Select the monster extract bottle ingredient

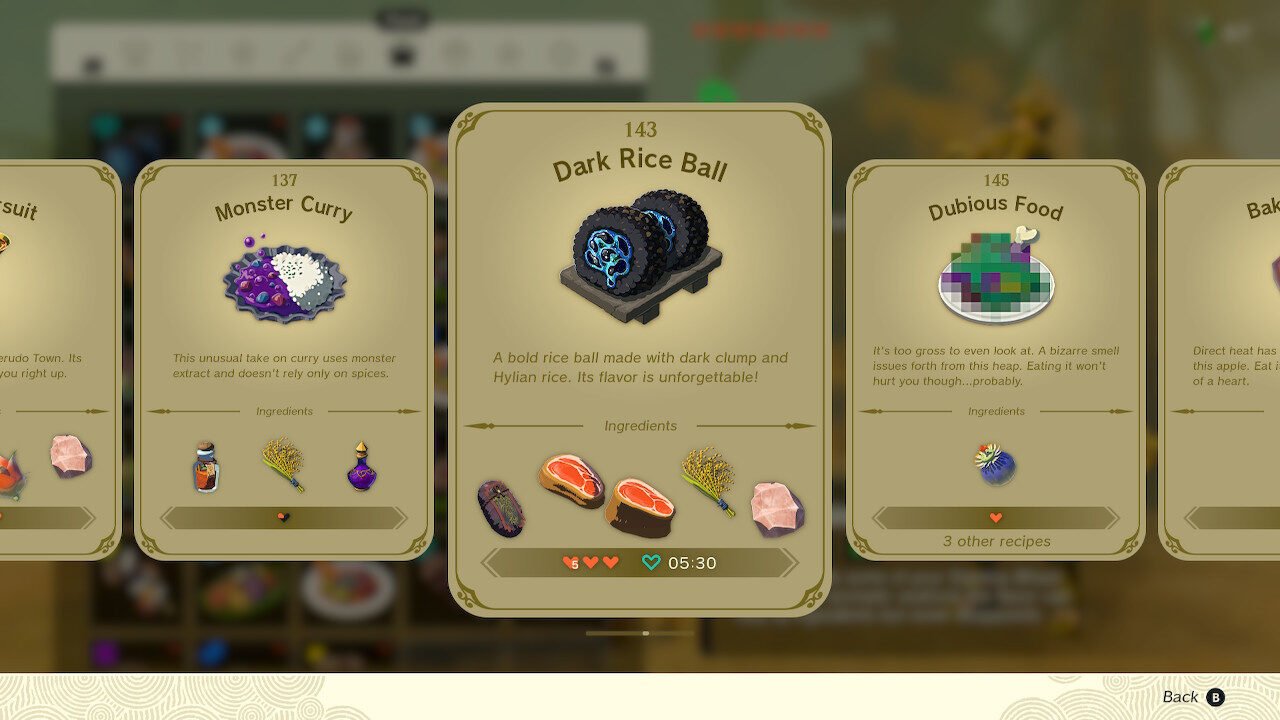point(362,466)
